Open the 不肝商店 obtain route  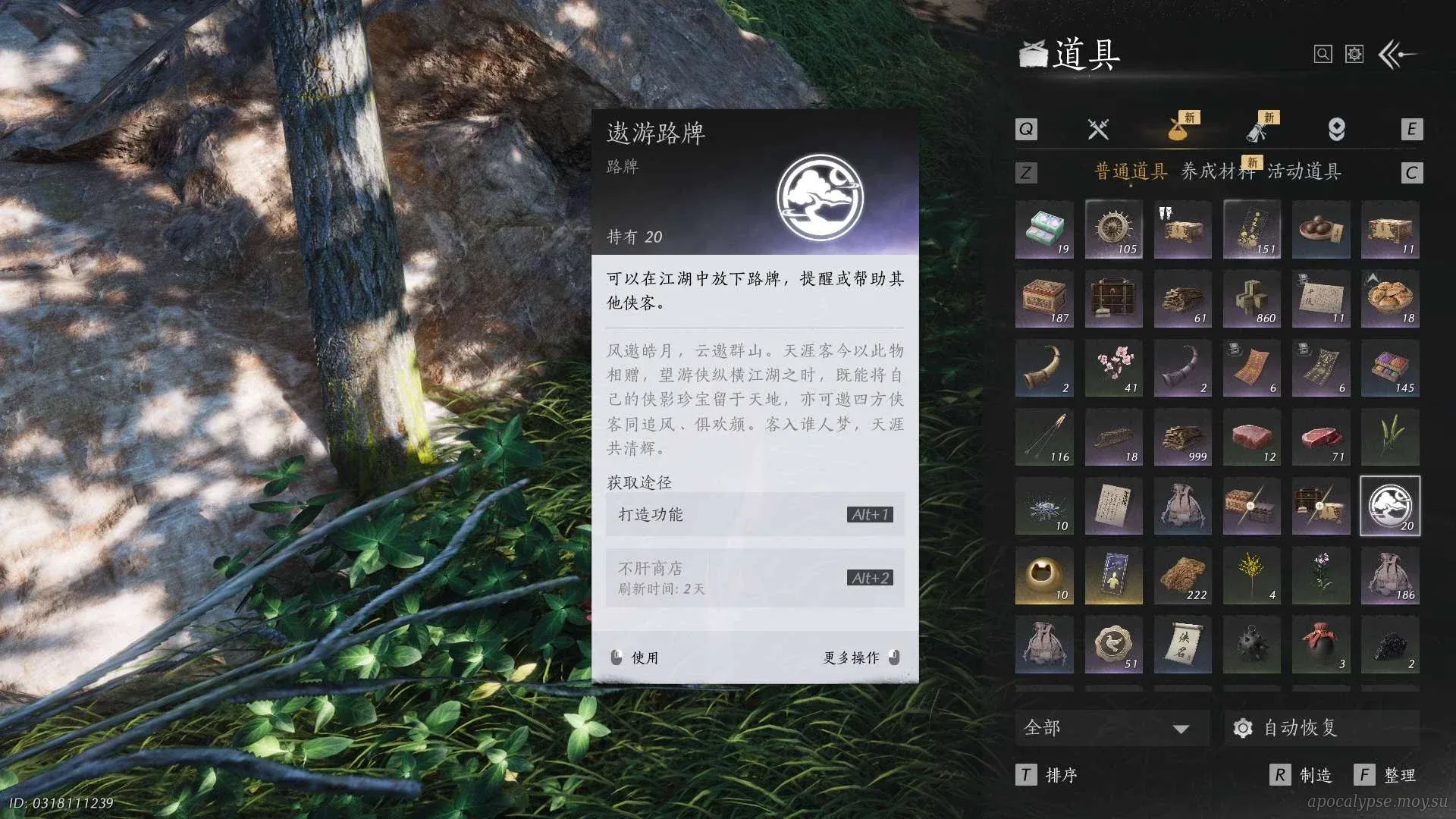tap(754, 578)
